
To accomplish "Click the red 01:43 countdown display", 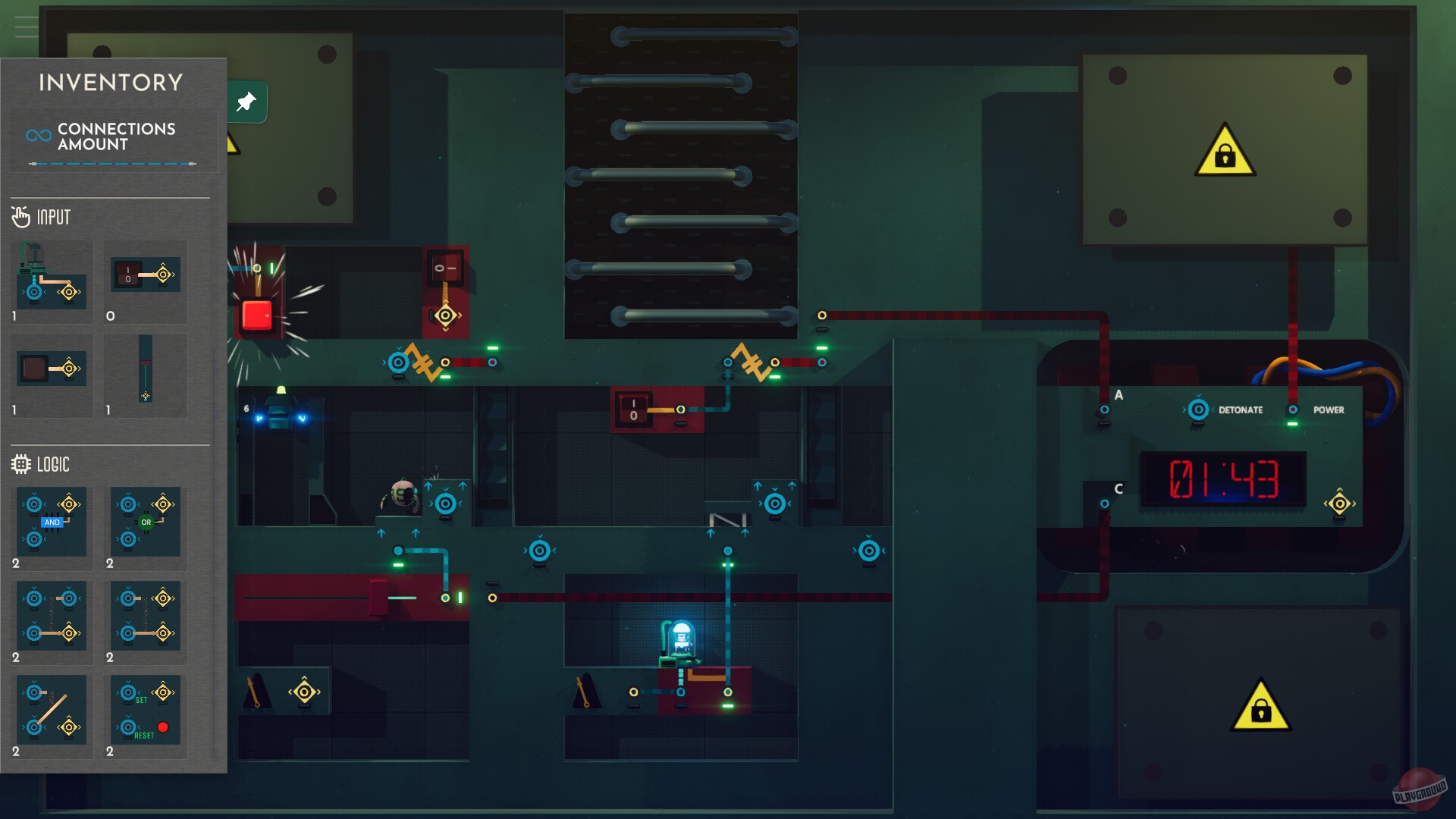I will [1222, 479].
